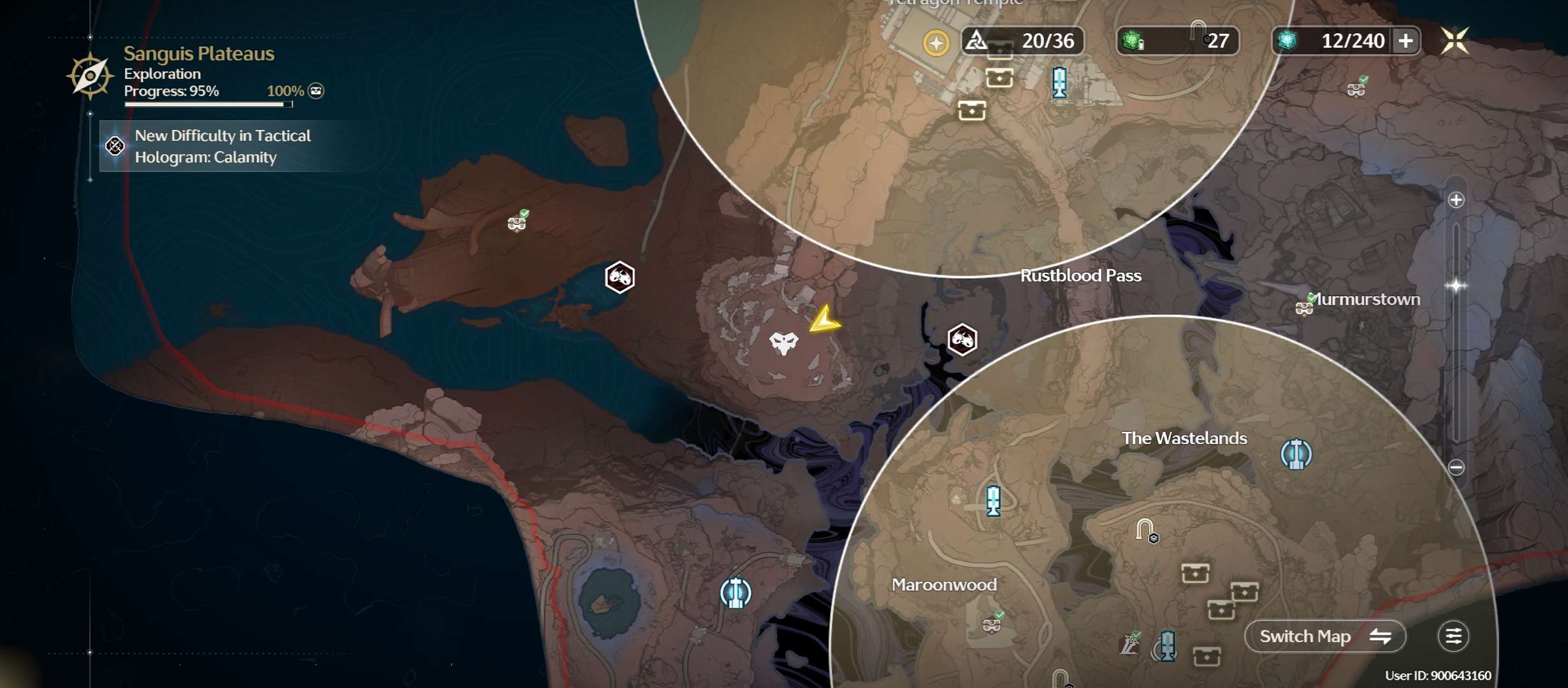Screen dimensions: 1568x688
Task: Click the Switch Map button
Action: pos(1325,636)
